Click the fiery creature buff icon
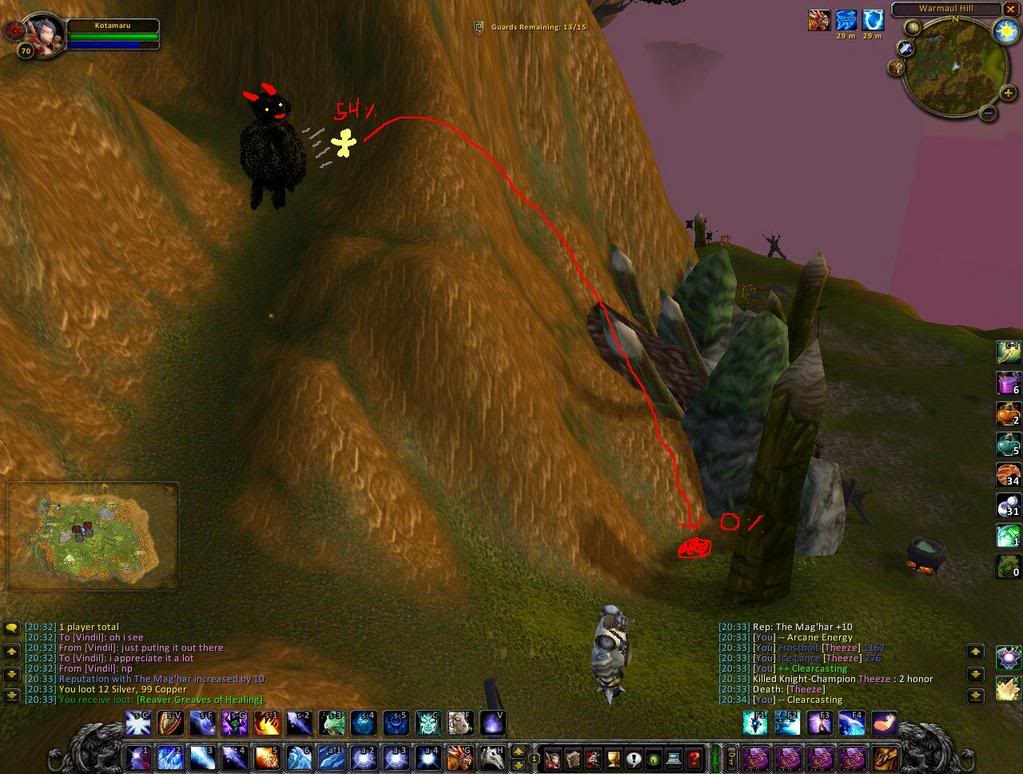Image resolution: width=1023 pixels, height=774 pixels. click(819, 20)
